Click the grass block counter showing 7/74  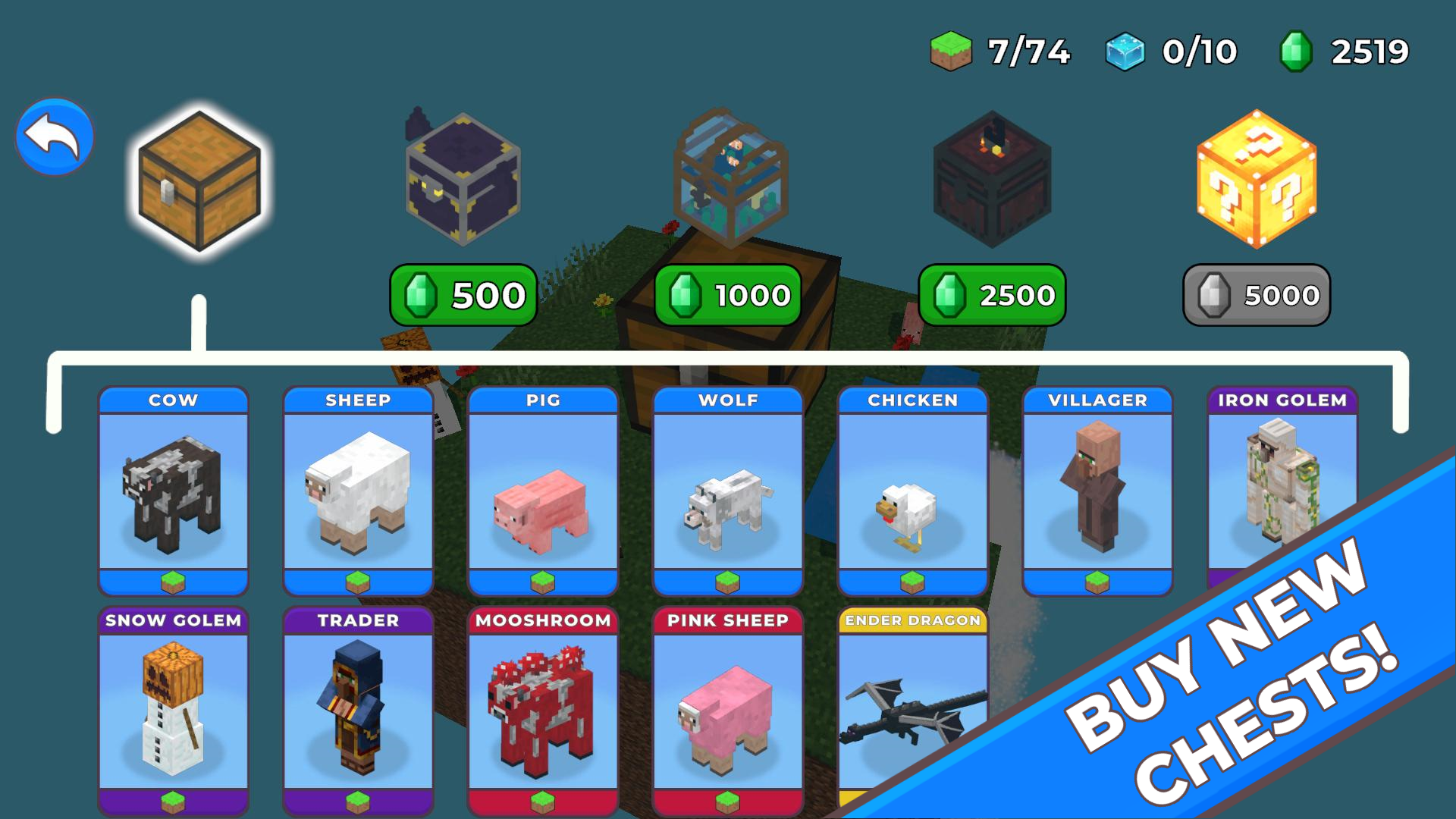[x=993, y=51]
